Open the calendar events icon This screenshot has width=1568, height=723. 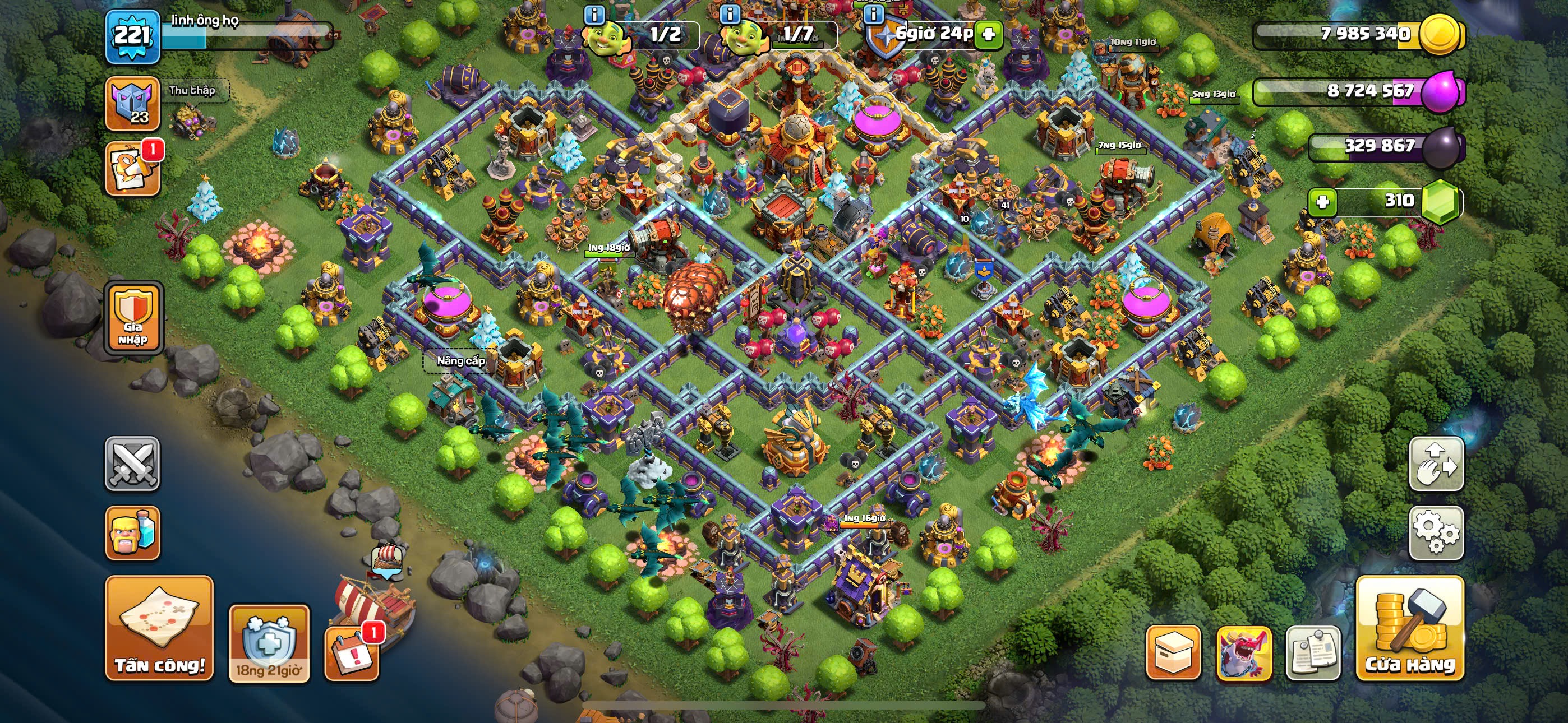(352, 653)
